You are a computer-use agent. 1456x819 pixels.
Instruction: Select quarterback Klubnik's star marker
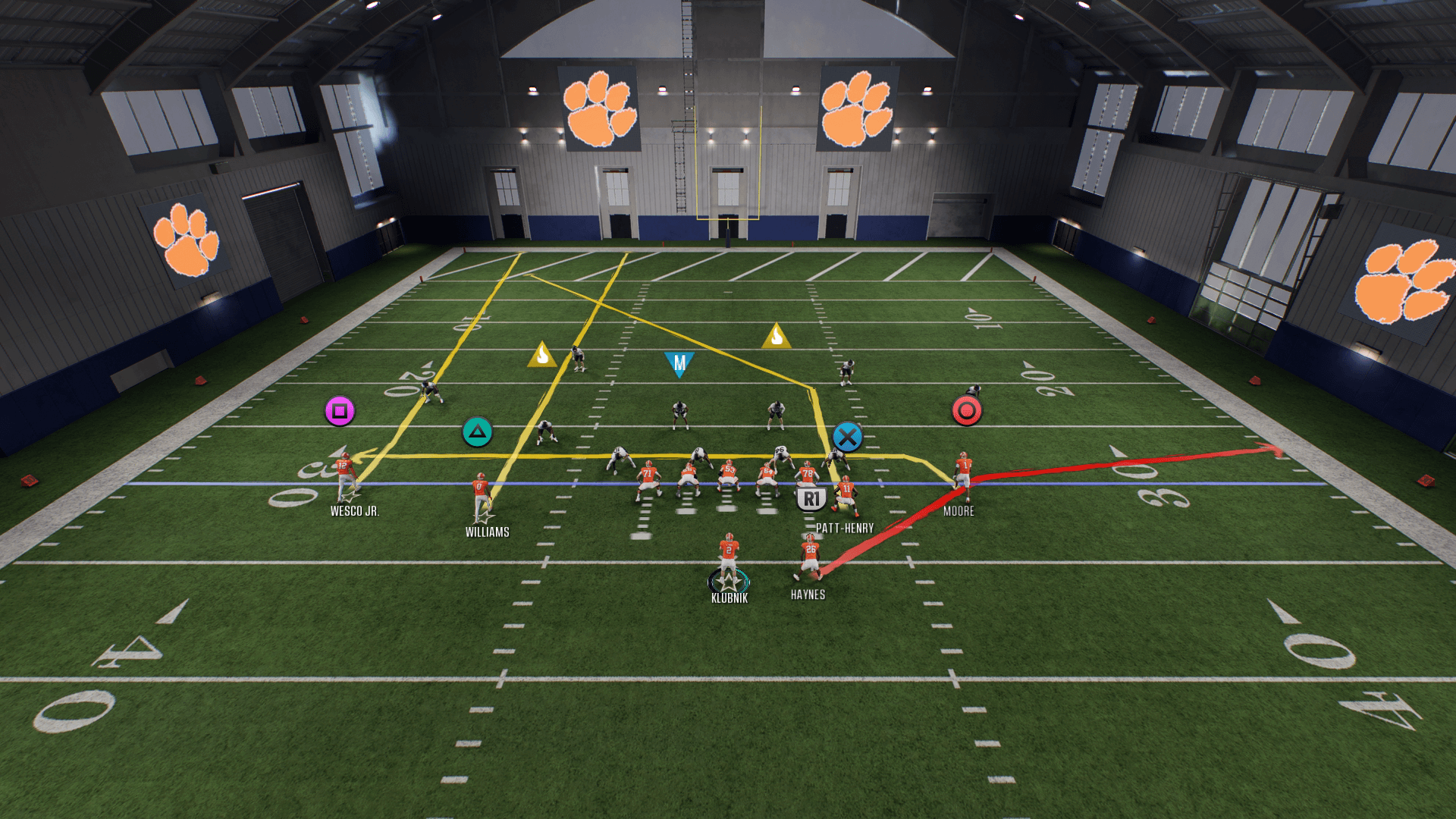(729, 582)
